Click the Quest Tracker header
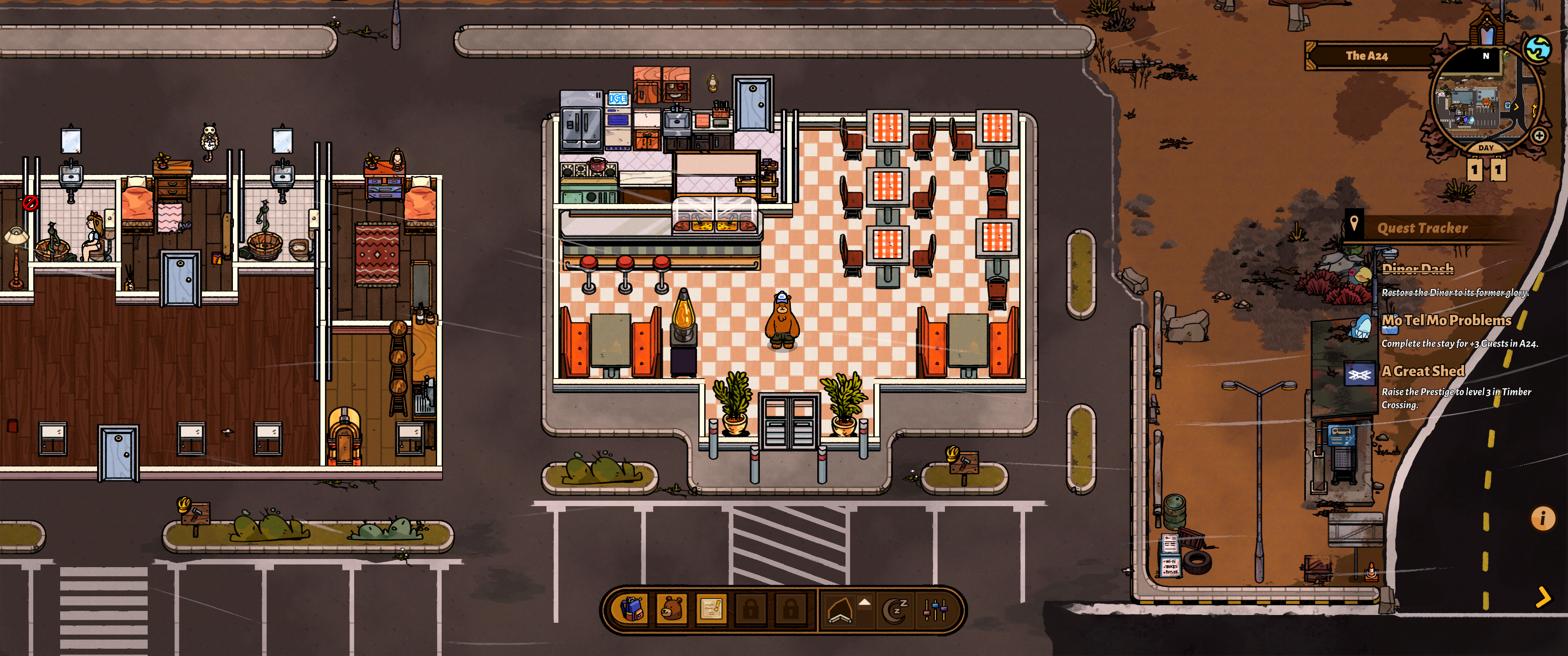Image resolution: width=1568 pixels, height=656 pixels. (1422, 228)
